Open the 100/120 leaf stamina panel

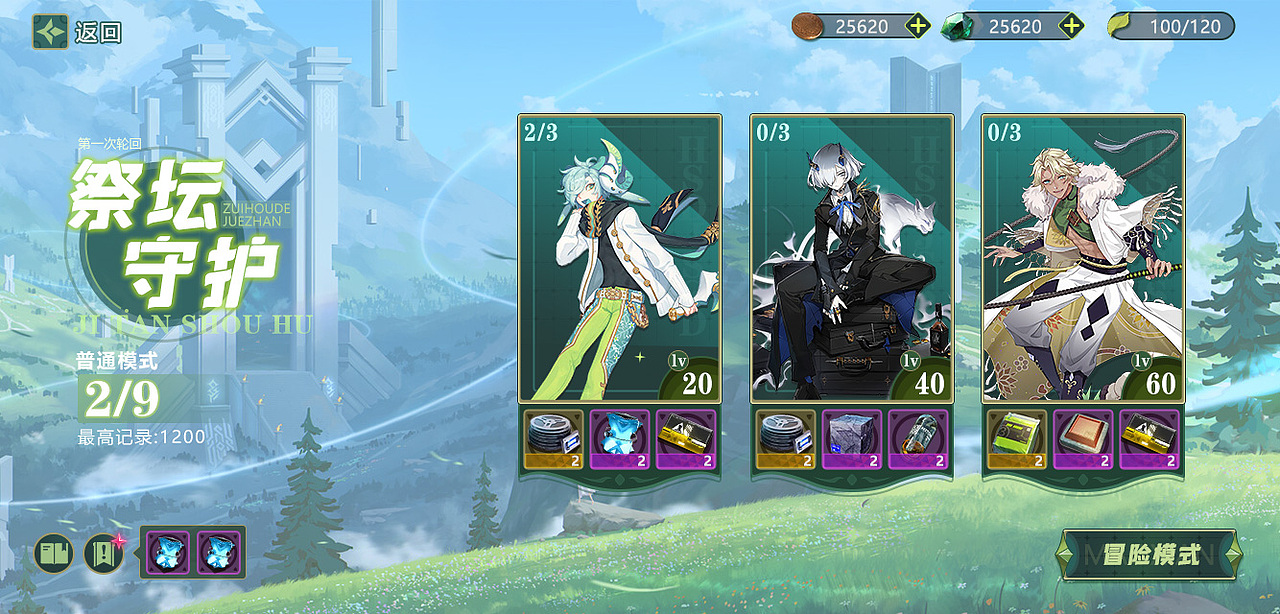(1171, 26)
